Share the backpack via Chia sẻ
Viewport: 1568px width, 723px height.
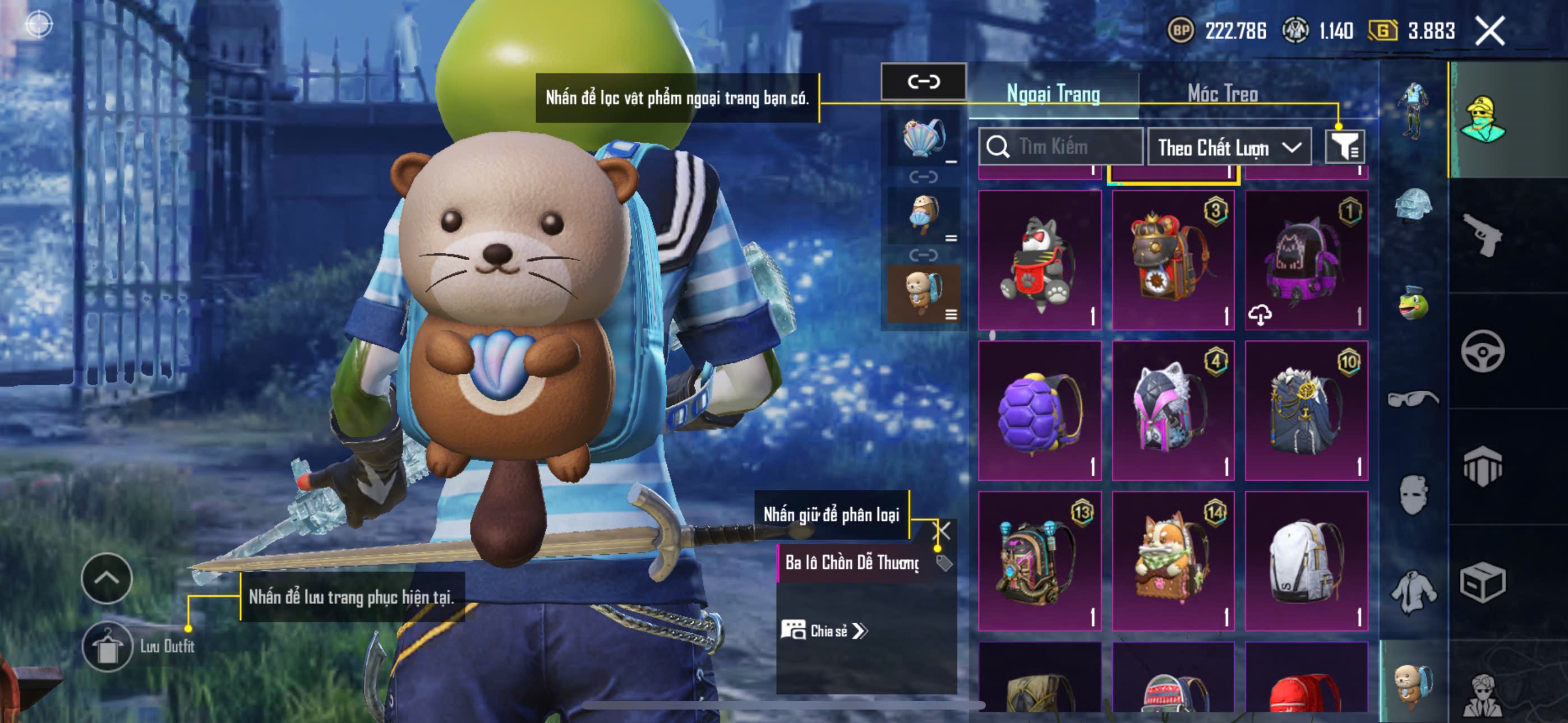(825, 631)
